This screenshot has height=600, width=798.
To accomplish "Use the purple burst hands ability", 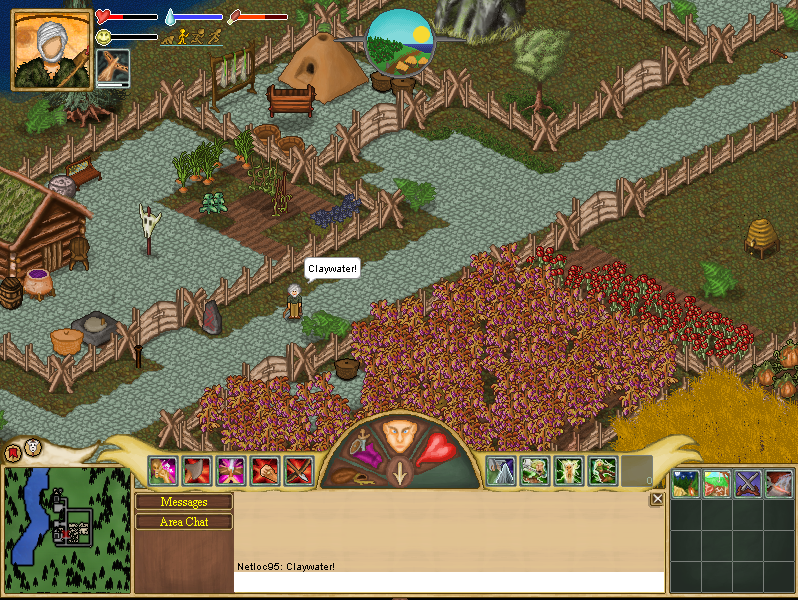I will [231, 470].
